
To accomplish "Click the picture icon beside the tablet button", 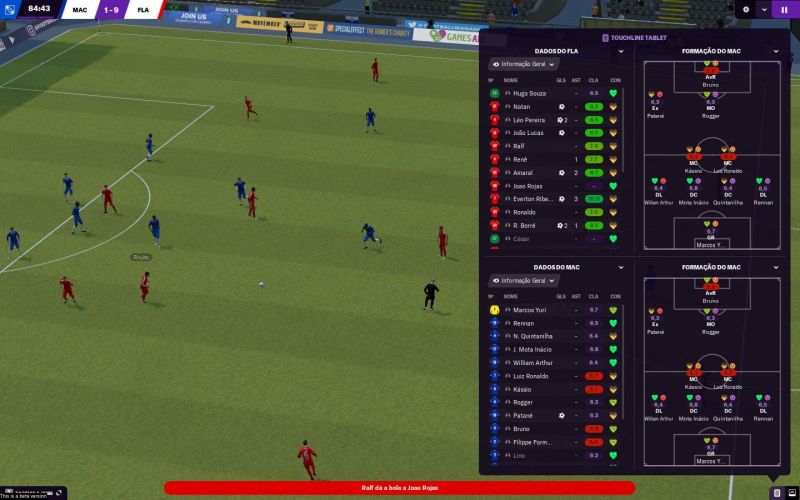I will tap(790, 492).
